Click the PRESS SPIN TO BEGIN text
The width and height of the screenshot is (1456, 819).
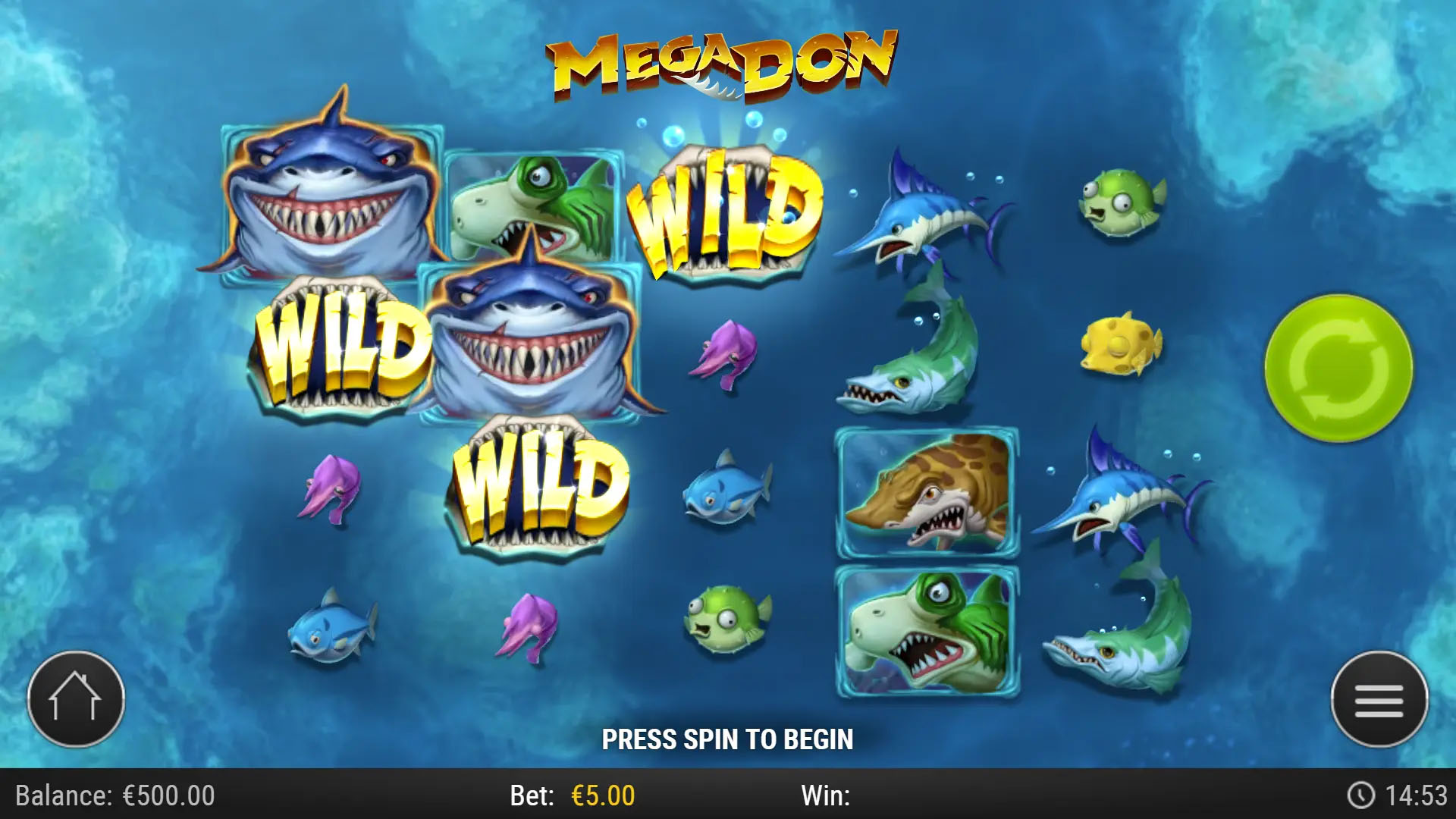728,736
